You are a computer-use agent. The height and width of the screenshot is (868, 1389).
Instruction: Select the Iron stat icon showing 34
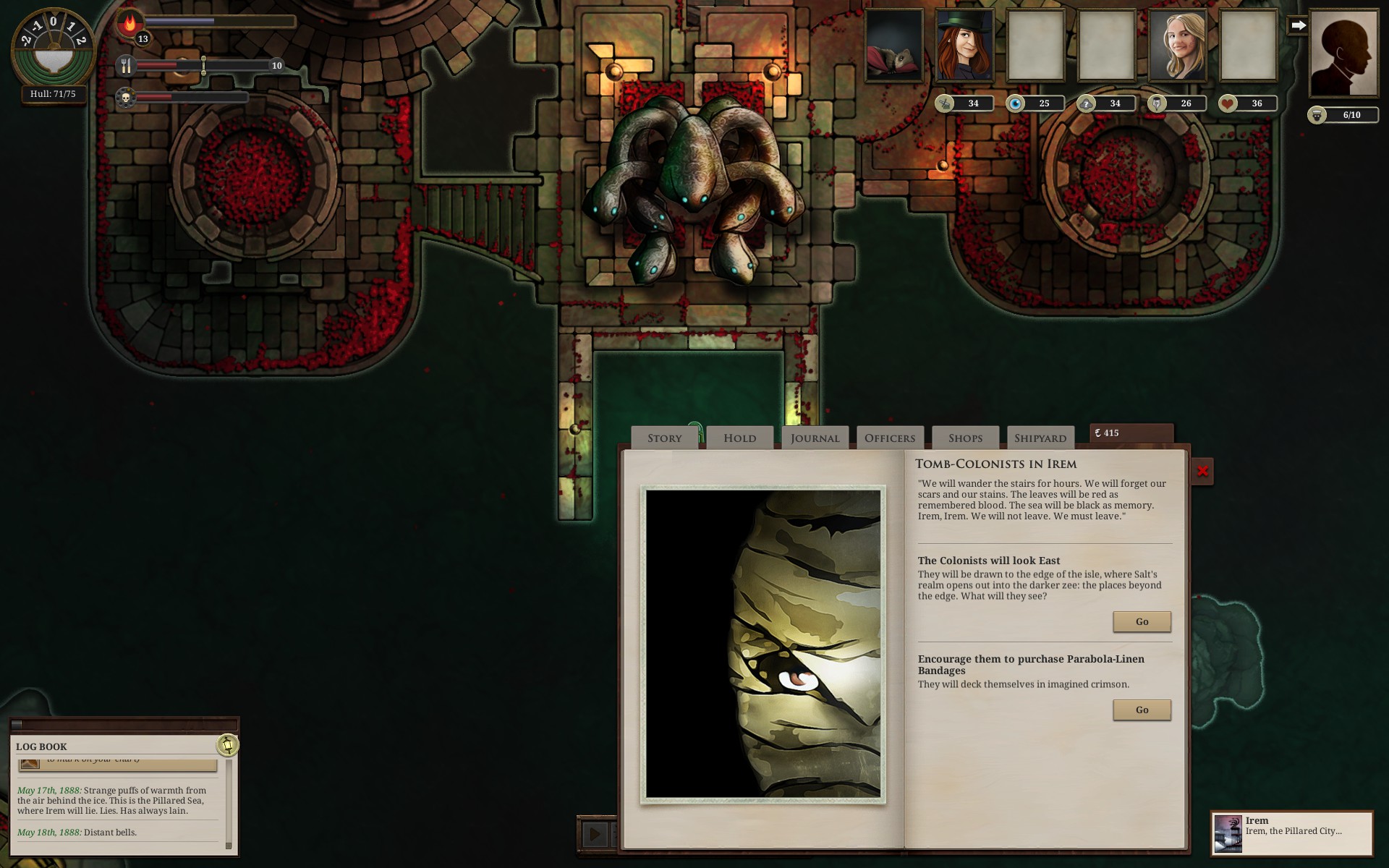tap(946, 103)
